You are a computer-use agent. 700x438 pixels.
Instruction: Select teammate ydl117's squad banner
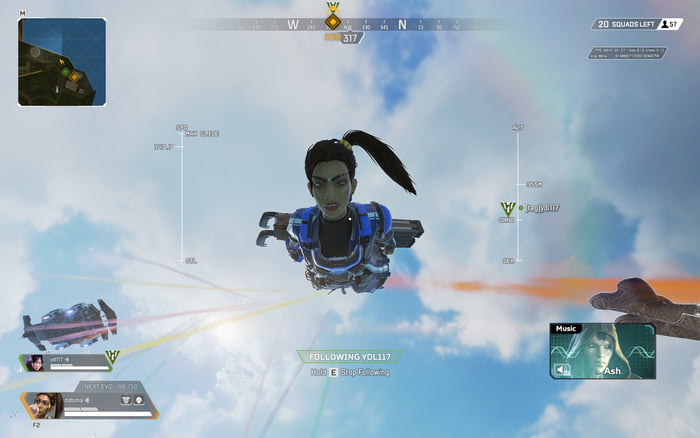[x=66, y=362]
